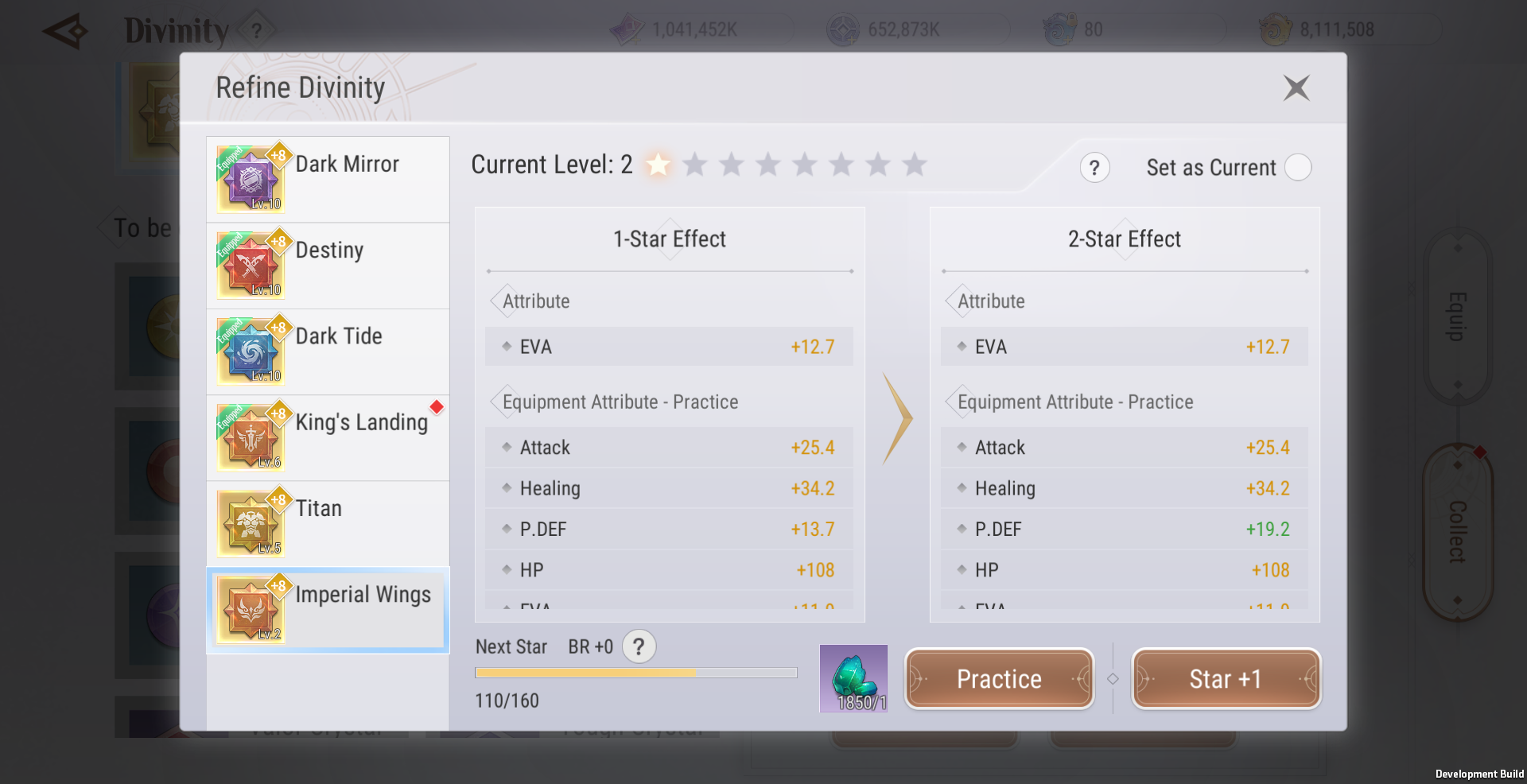1527x784 pixels.
Task: Inspect the green crystal material icon
Action: 853,678
